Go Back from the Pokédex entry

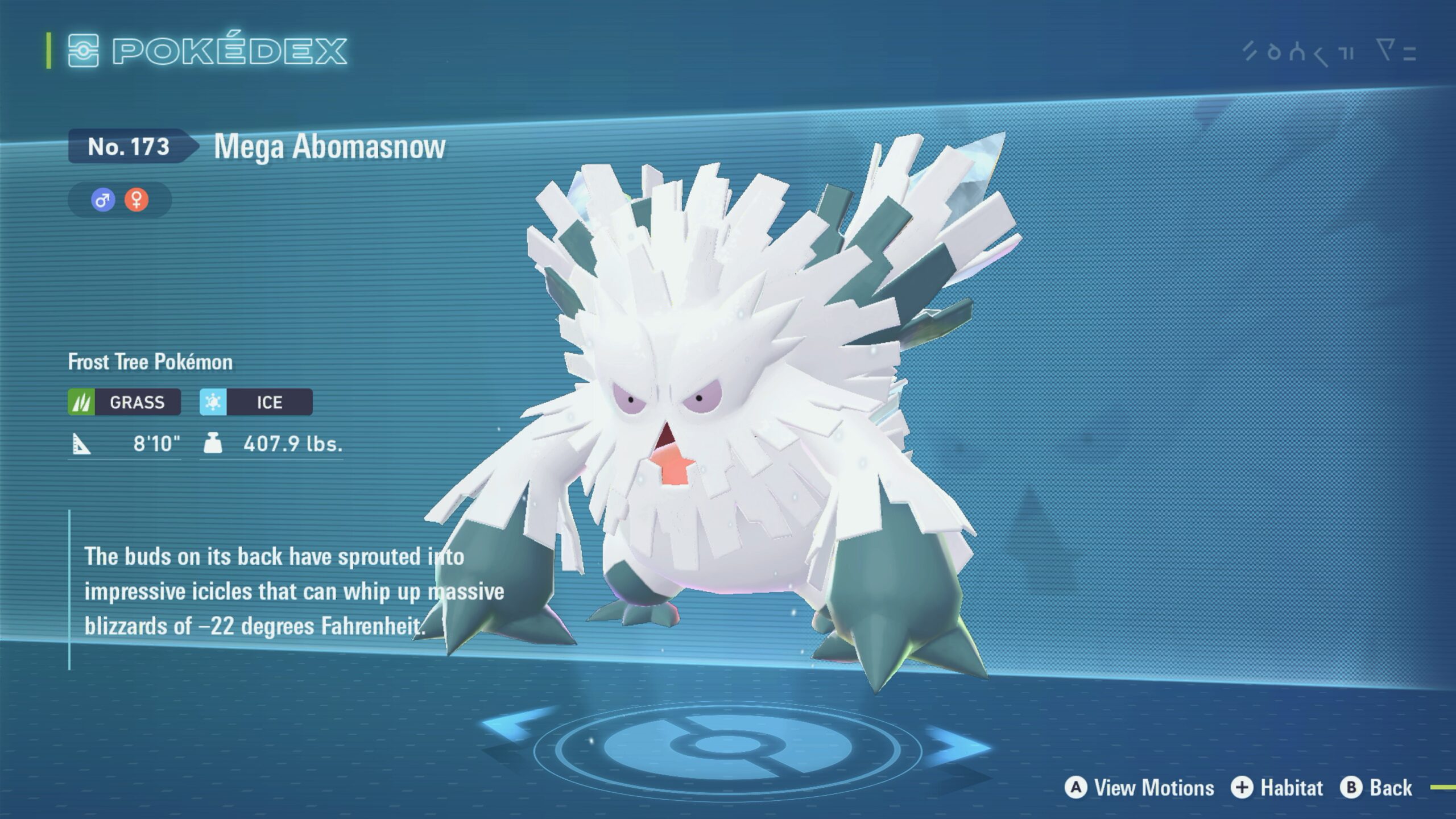(x=1376, y=788)
